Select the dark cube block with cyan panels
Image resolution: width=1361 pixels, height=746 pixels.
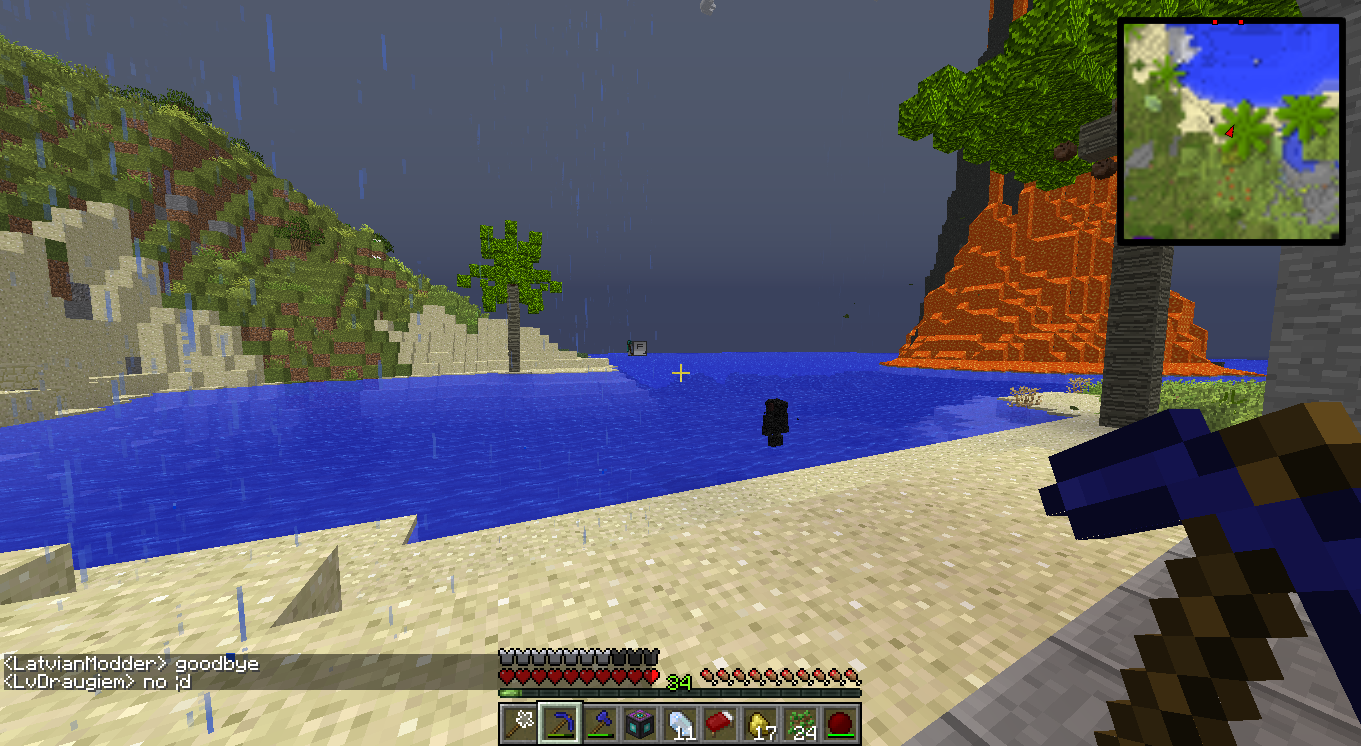coord(640,723)
